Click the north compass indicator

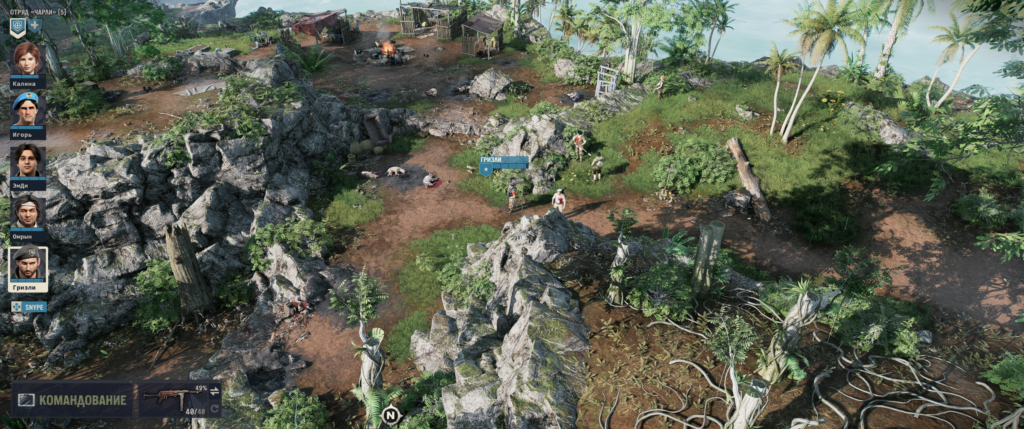(x=390, y=413)
